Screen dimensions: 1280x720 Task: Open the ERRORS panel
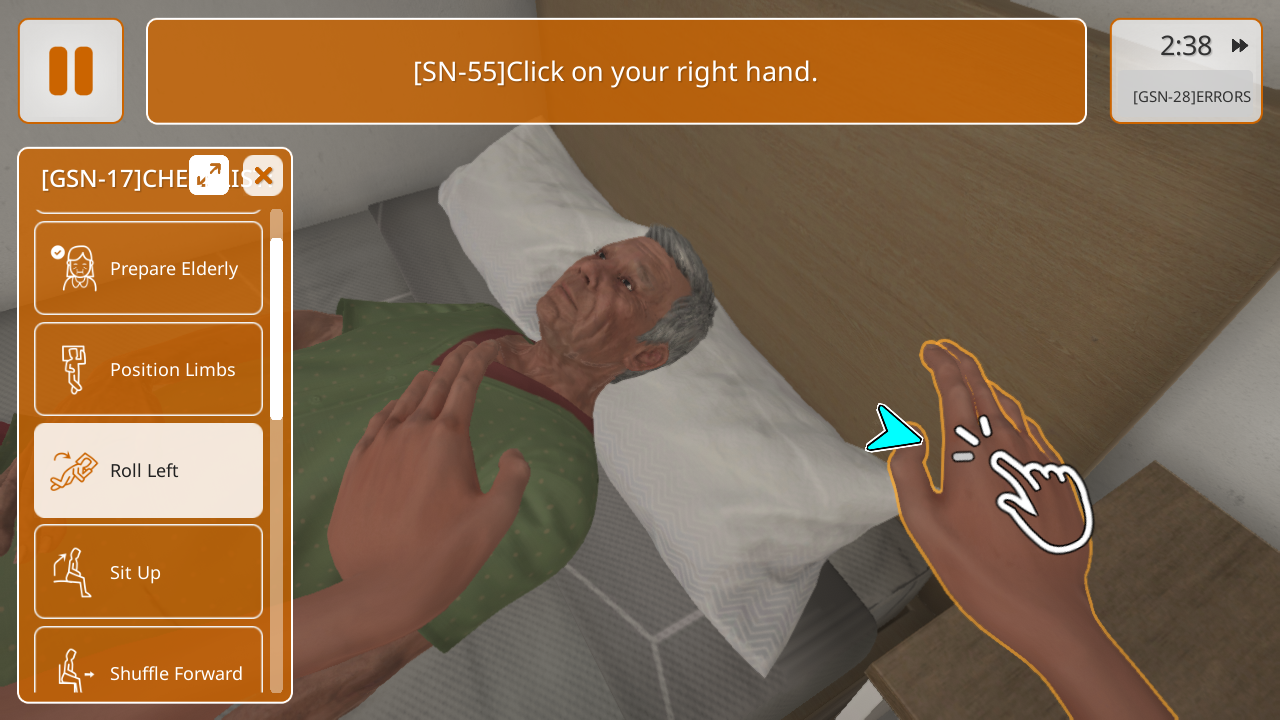pos(1190,97)
